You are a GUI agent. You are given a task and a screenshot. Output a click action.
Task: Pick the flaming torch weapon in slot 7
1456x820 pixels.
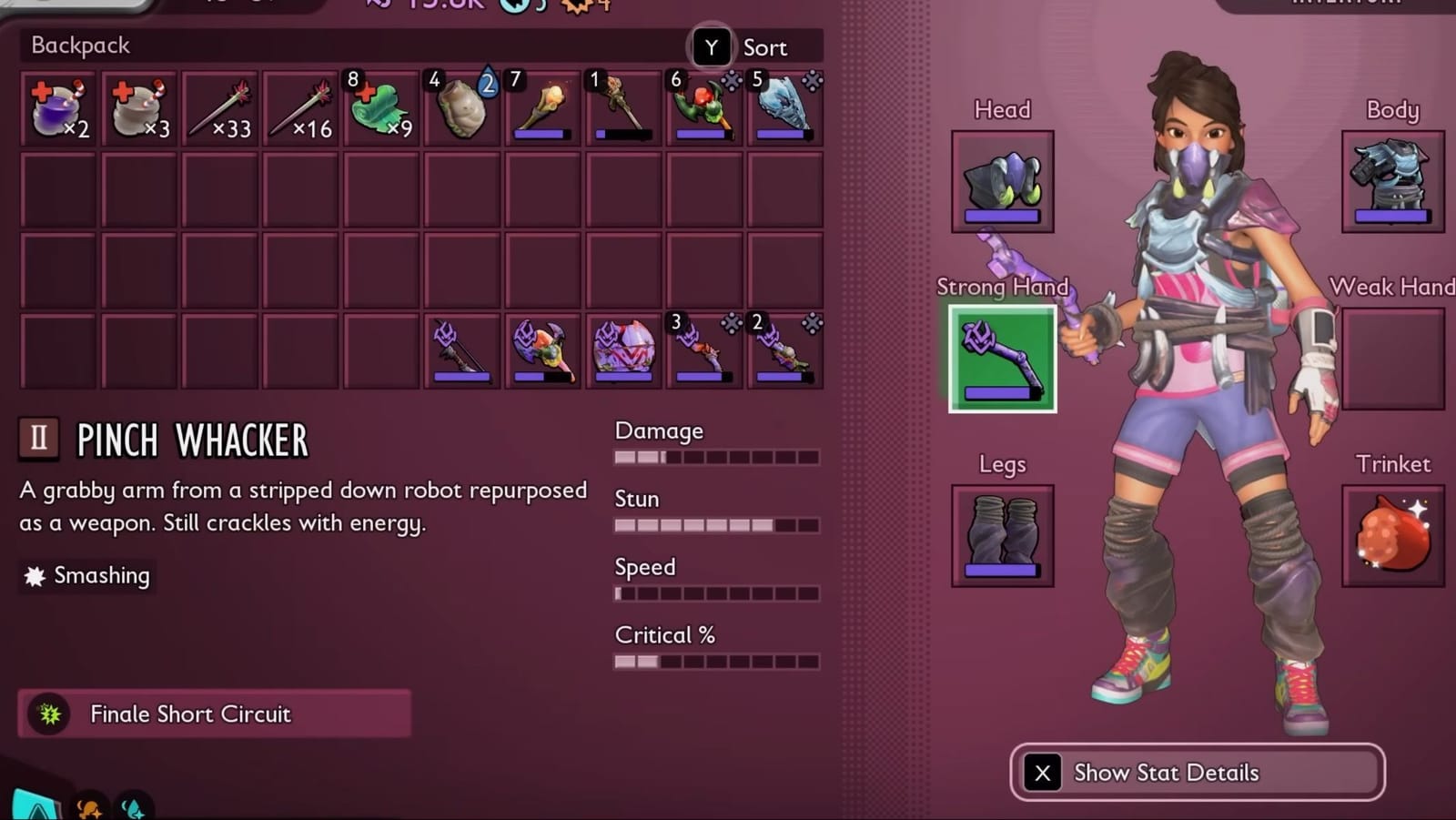tap(541, 105)
